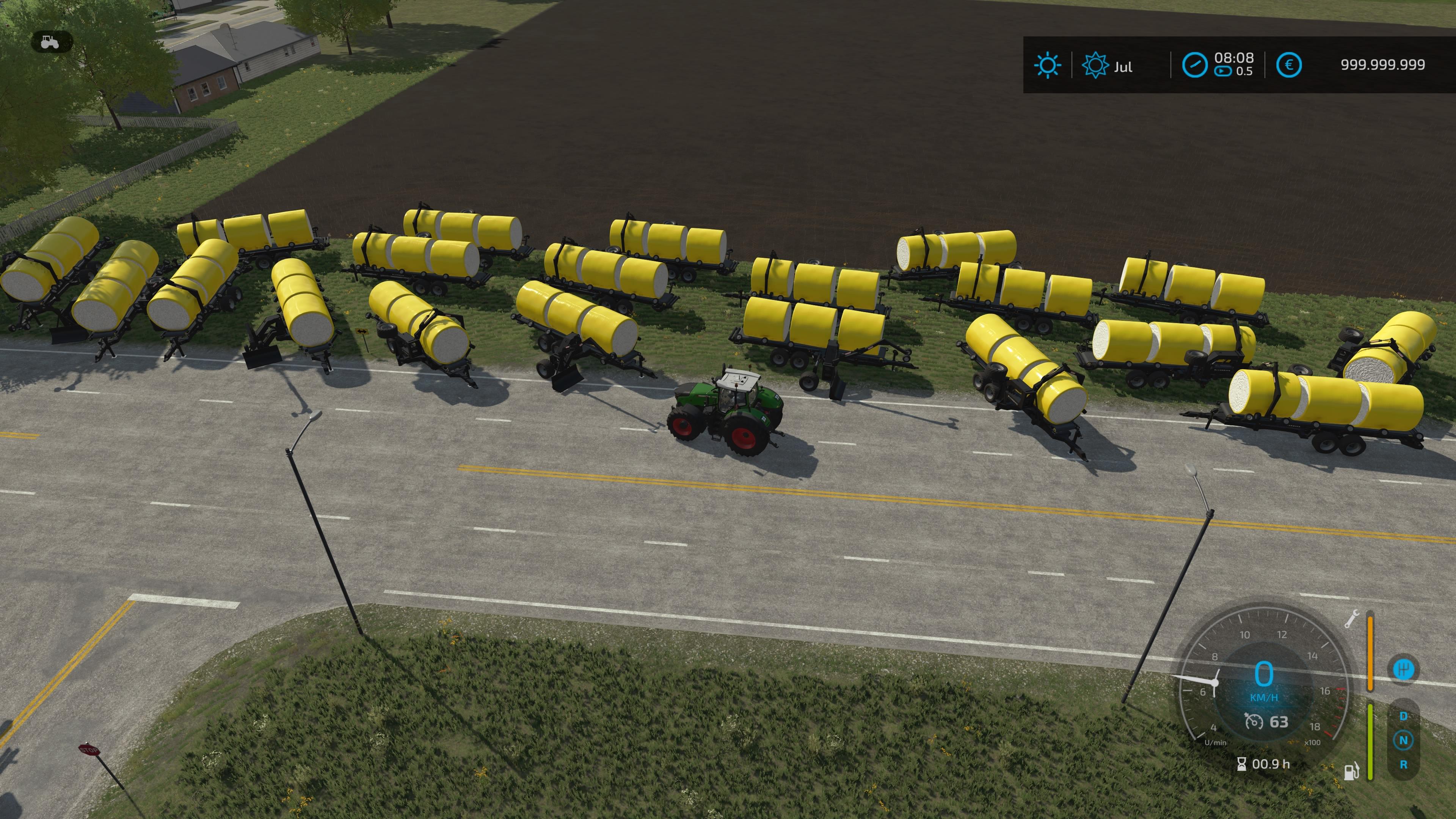Select the blue gearbox shifter icon
Viewport: 1456px width, 819px height.
(x=1403, y=670)
